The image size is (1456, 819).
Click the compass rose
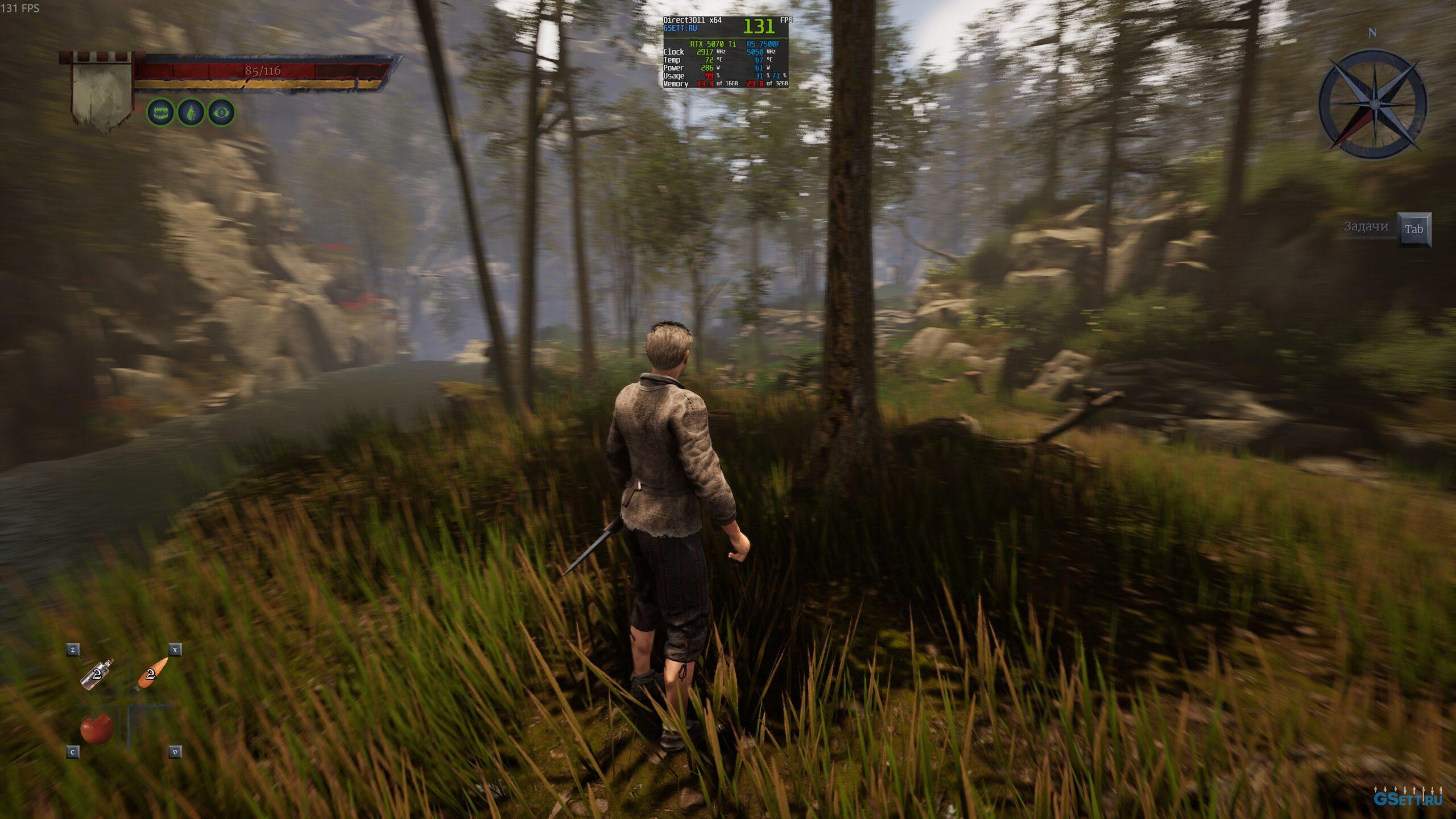pyautogui.click(x=1372, y=104)
